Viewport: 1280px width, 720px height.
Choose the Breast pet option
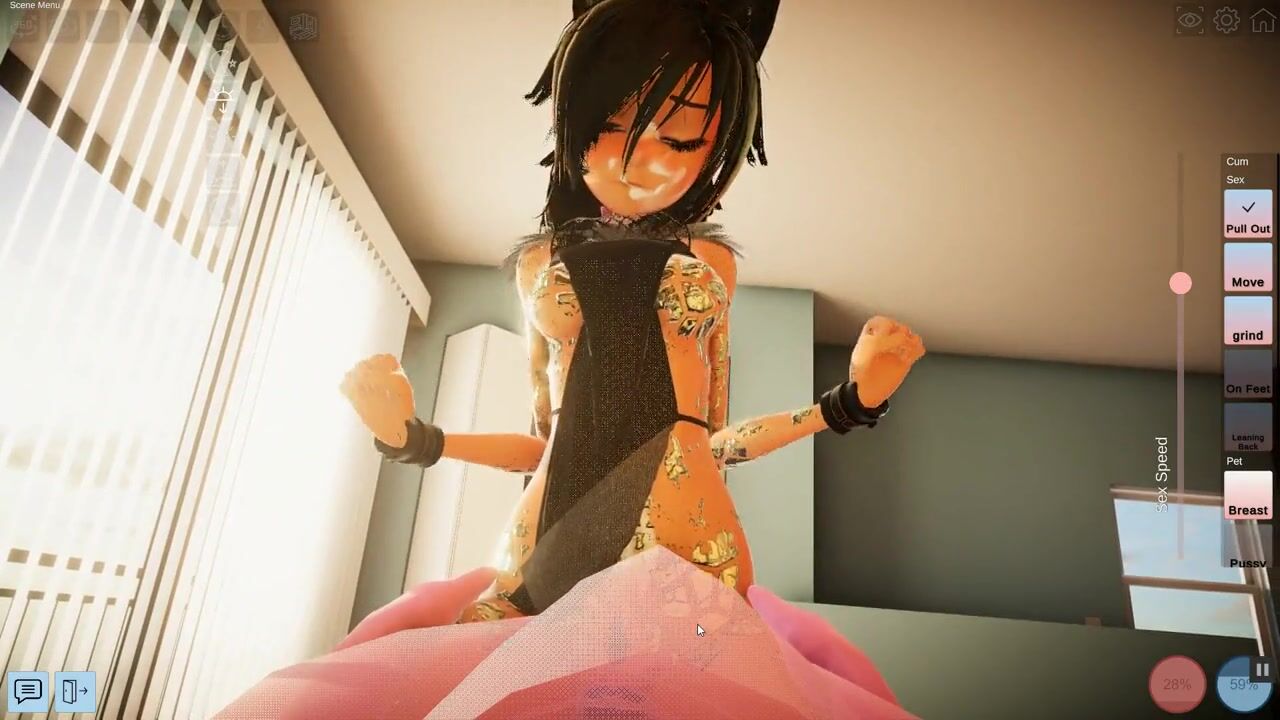click(1248, 496)
